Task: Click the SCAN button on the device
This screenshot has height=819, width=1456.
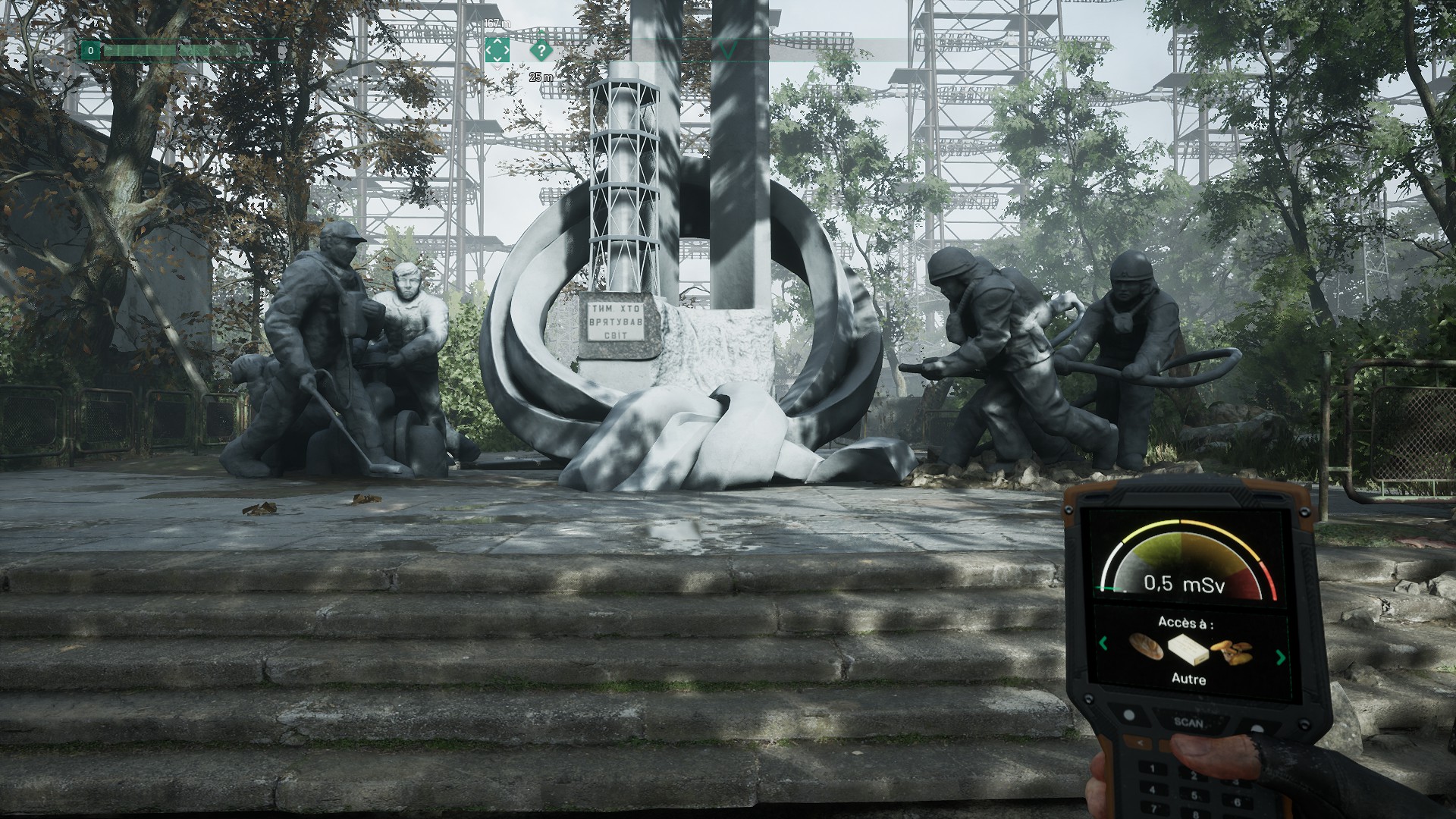Action: (x=1188, y=722)
